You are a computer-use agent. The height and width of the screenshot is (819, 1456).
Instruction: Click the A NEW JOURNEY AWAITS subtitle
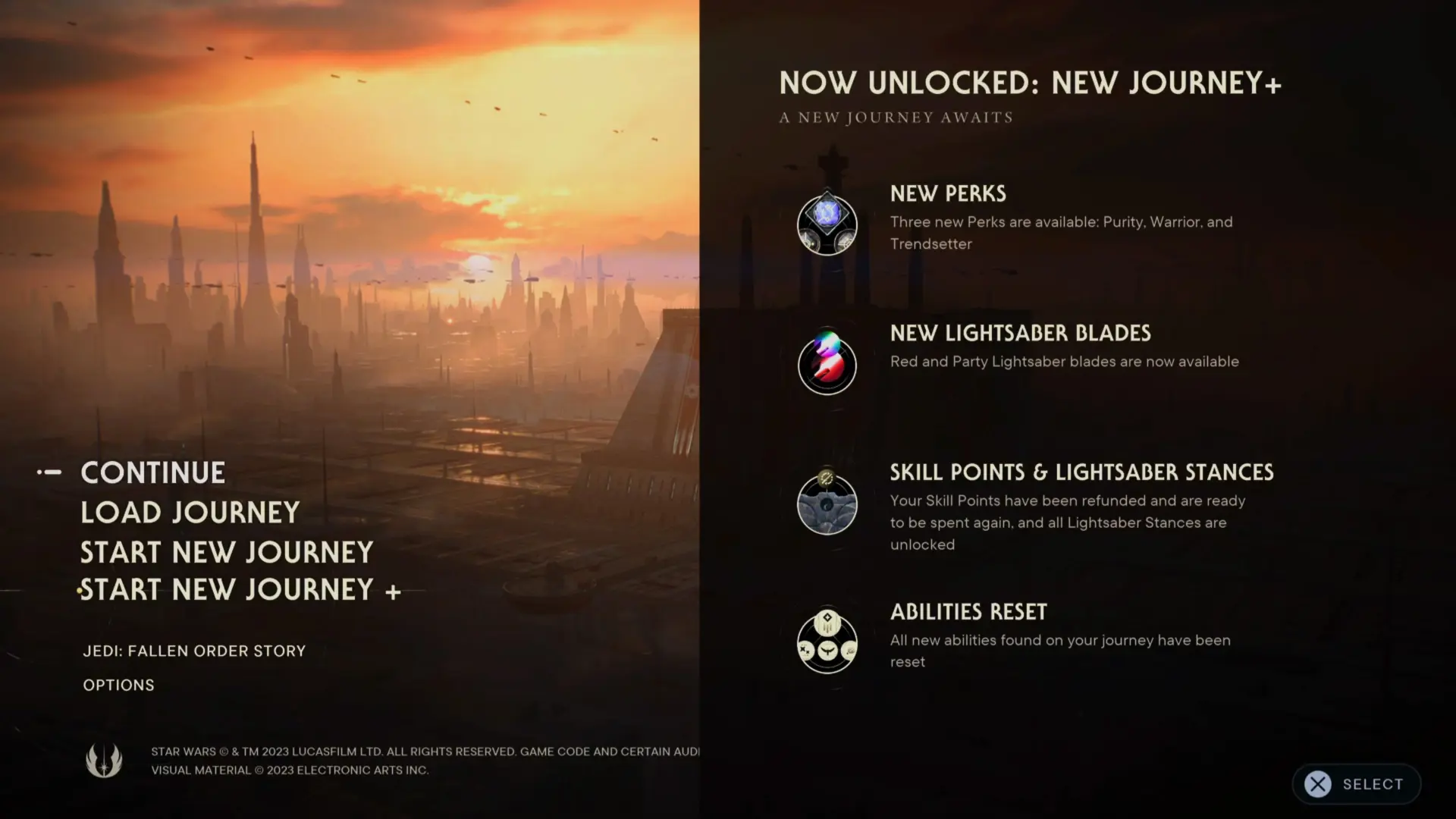895,117
